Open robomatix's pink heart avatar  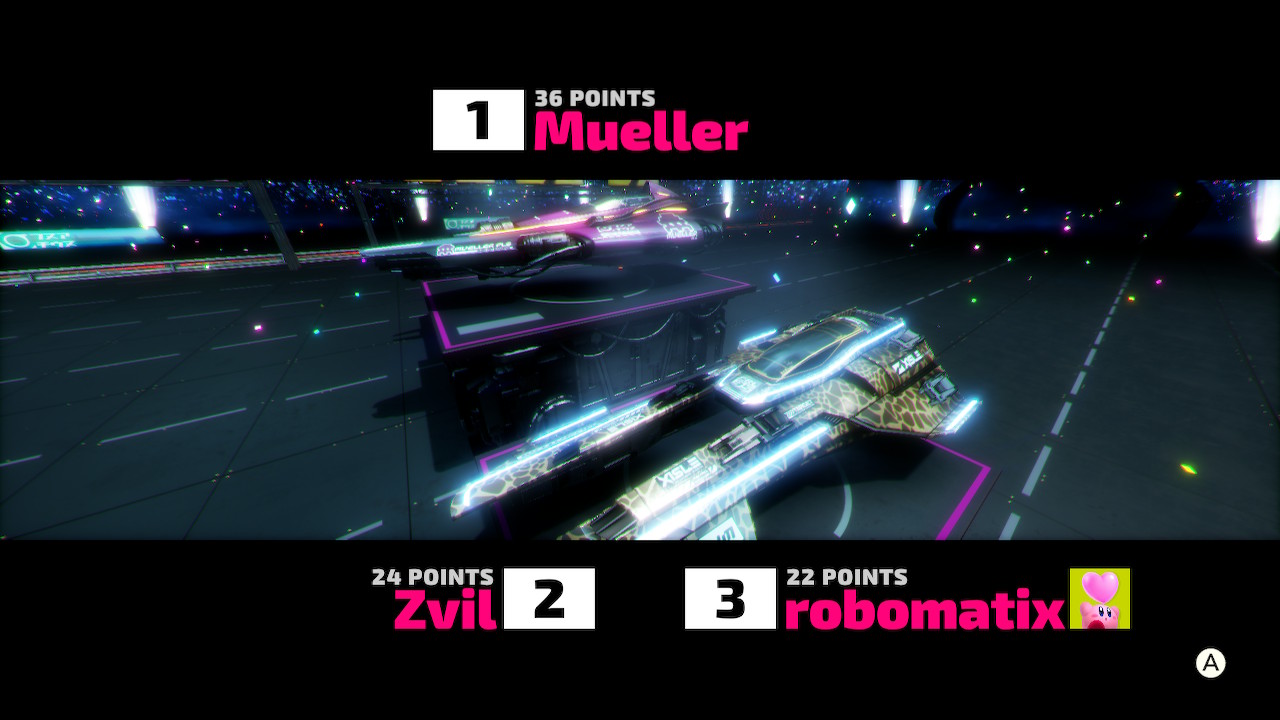(x=1100, y=598)
